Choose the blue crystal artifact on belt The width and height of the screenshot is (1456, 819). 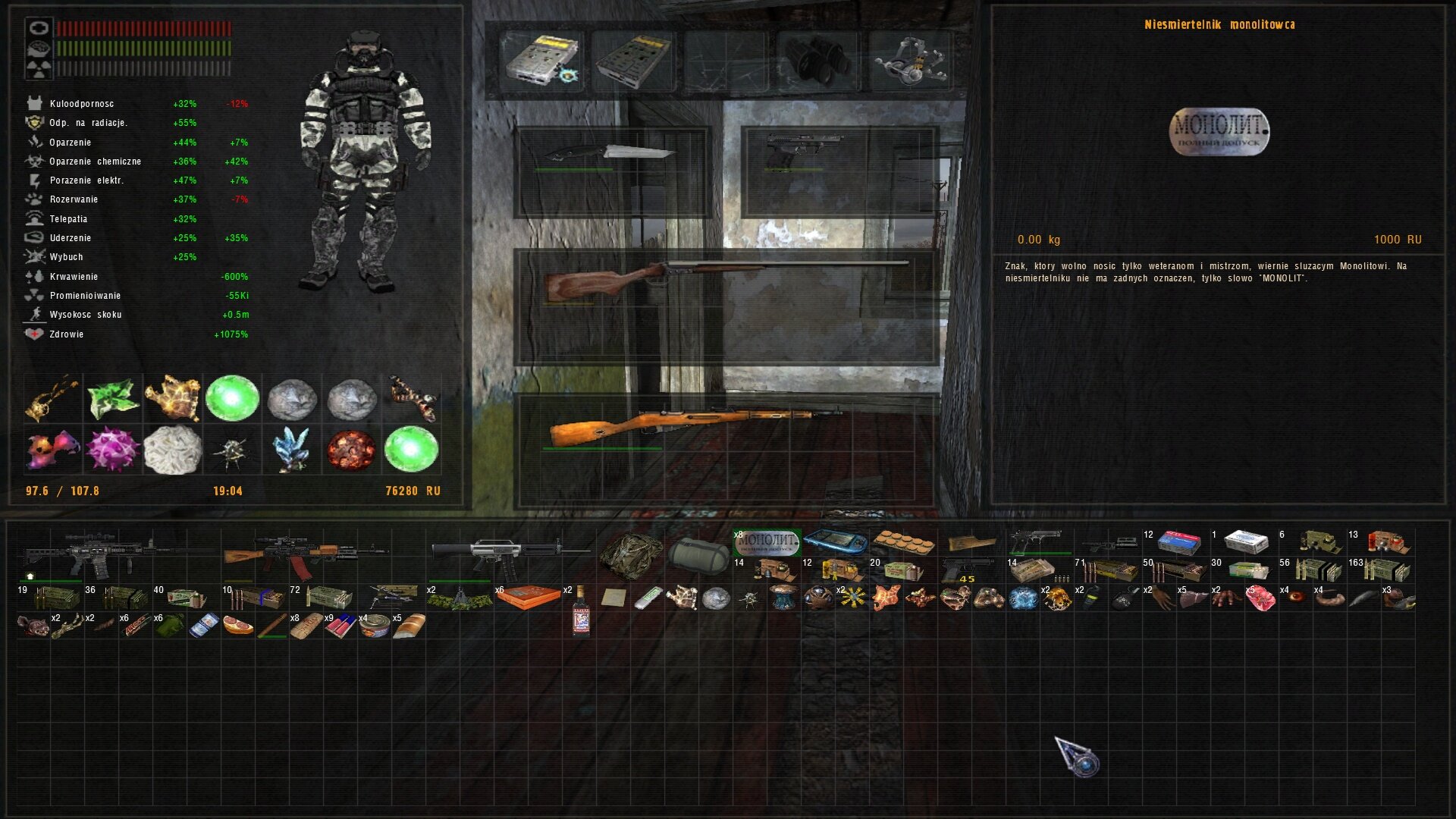coord(291,449)
